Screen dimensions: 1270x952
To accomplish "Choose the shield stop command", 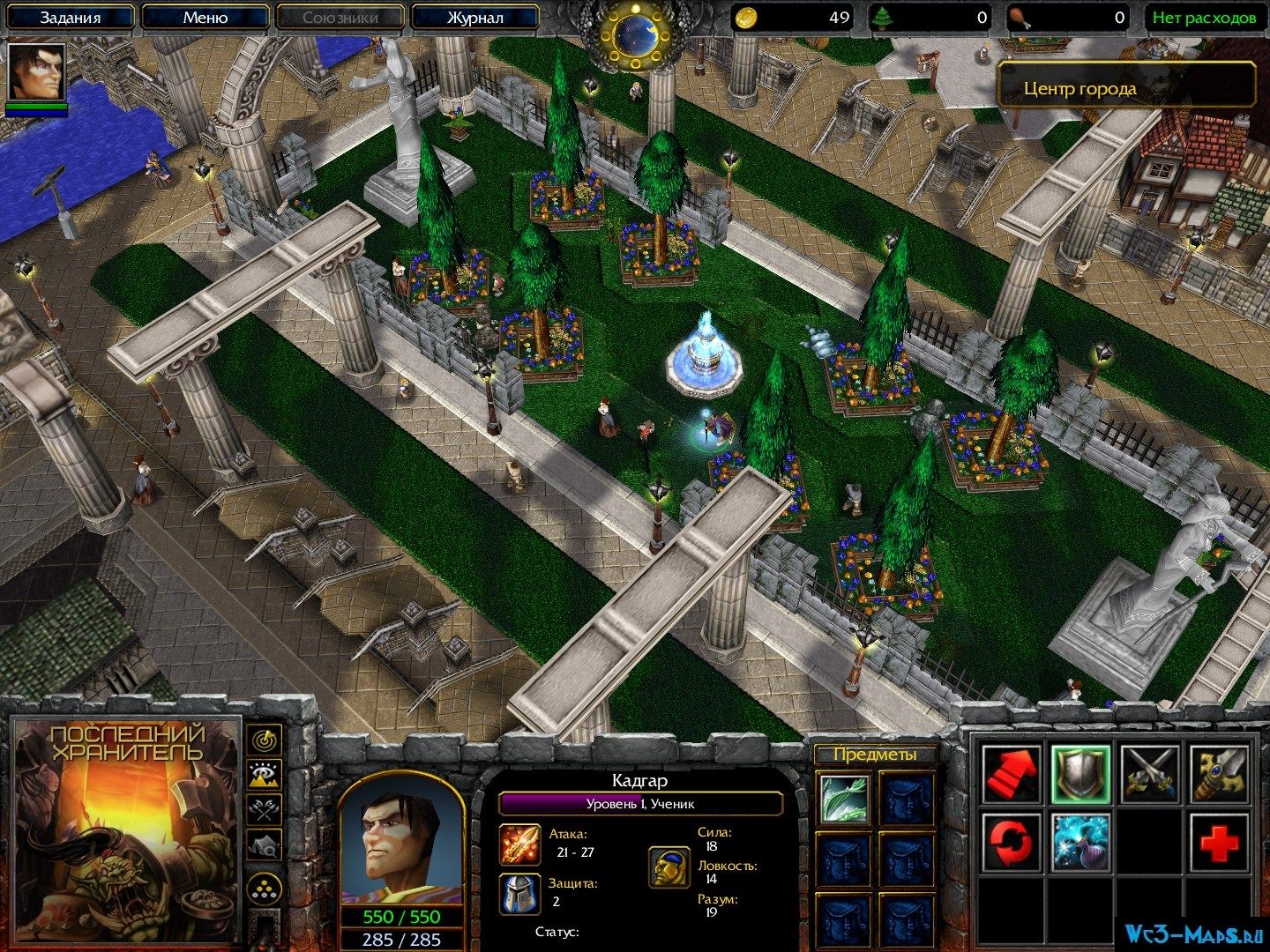I will (1080, 774).
